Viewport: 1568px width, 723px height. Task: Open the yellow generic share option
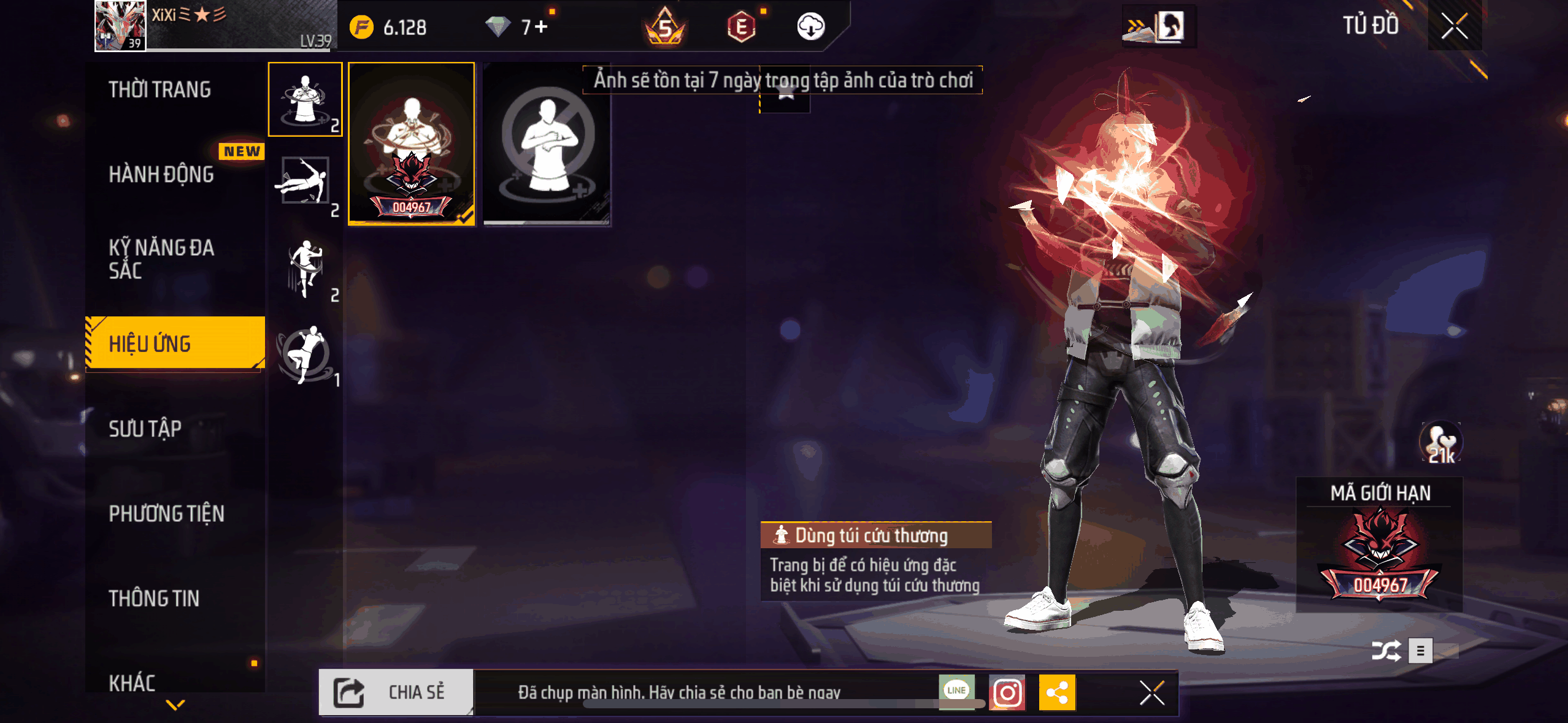tap(1057, 693)
